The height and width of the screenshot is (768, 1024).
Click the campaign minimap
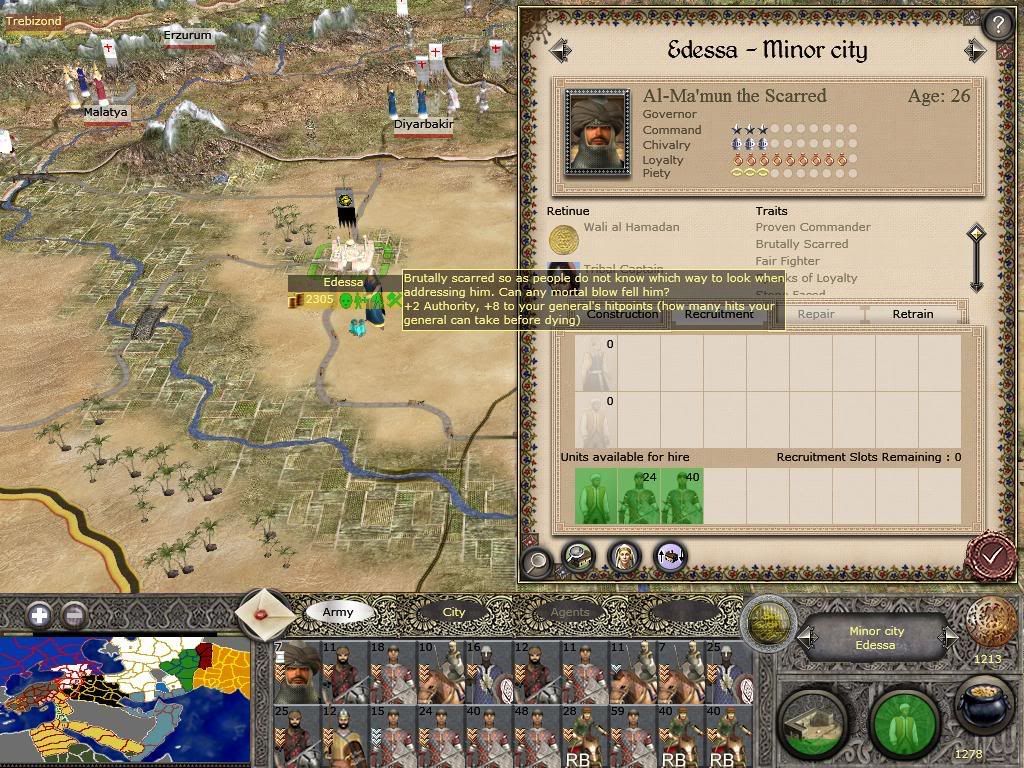click(112, 698)
